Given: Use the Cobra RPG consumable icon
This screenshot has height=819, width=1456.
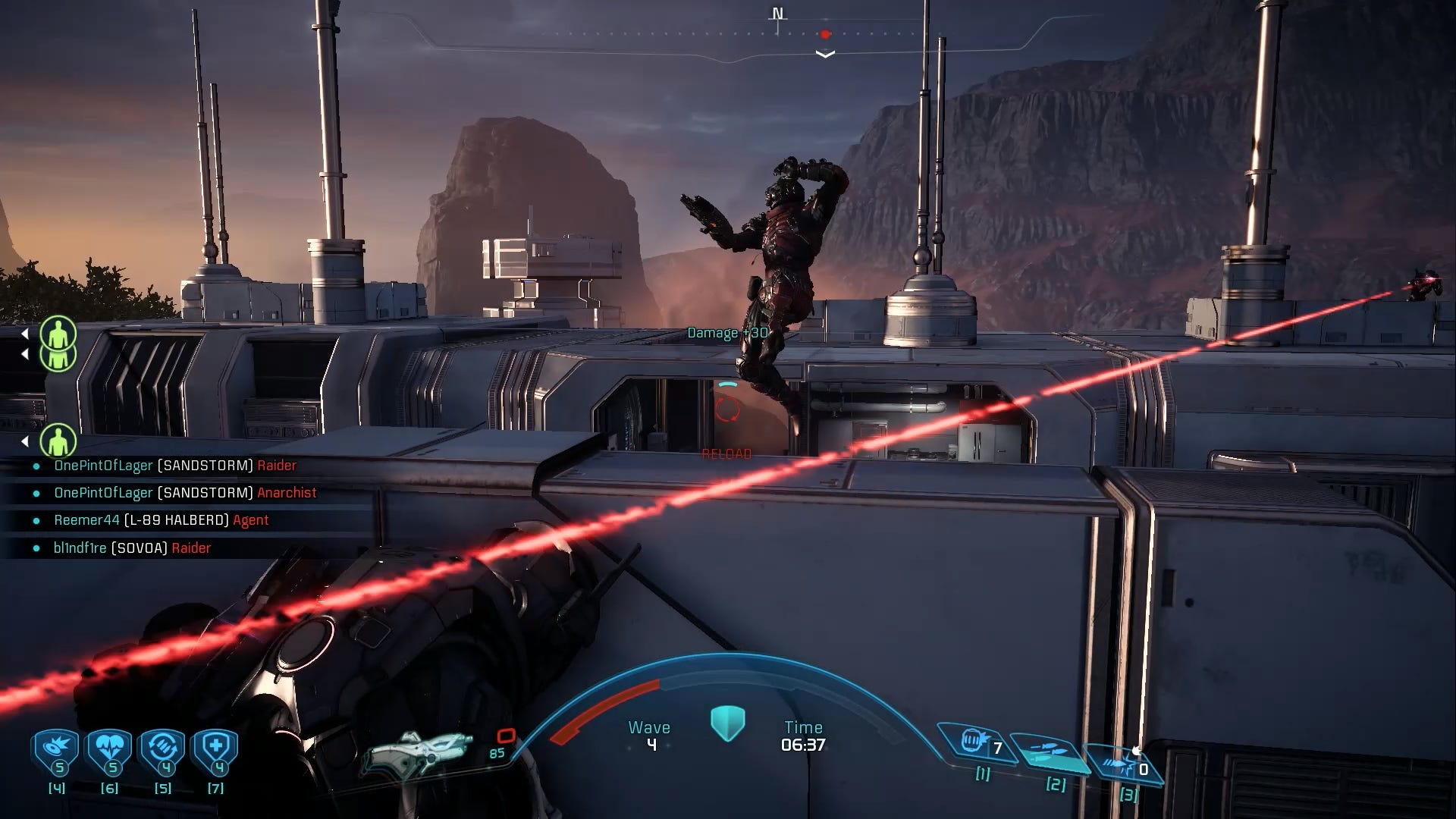Looking at the screenshot, I should [57, 751].
